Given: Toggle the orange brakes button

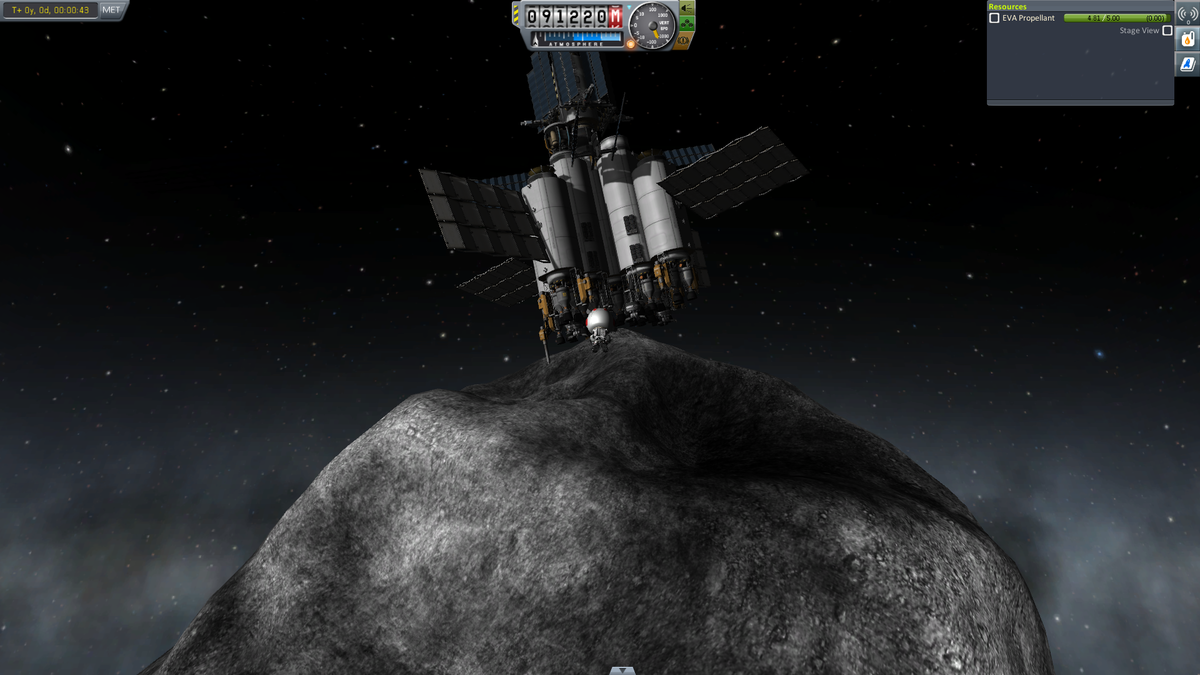Looking at the screenshot, I should coord(684,41).
